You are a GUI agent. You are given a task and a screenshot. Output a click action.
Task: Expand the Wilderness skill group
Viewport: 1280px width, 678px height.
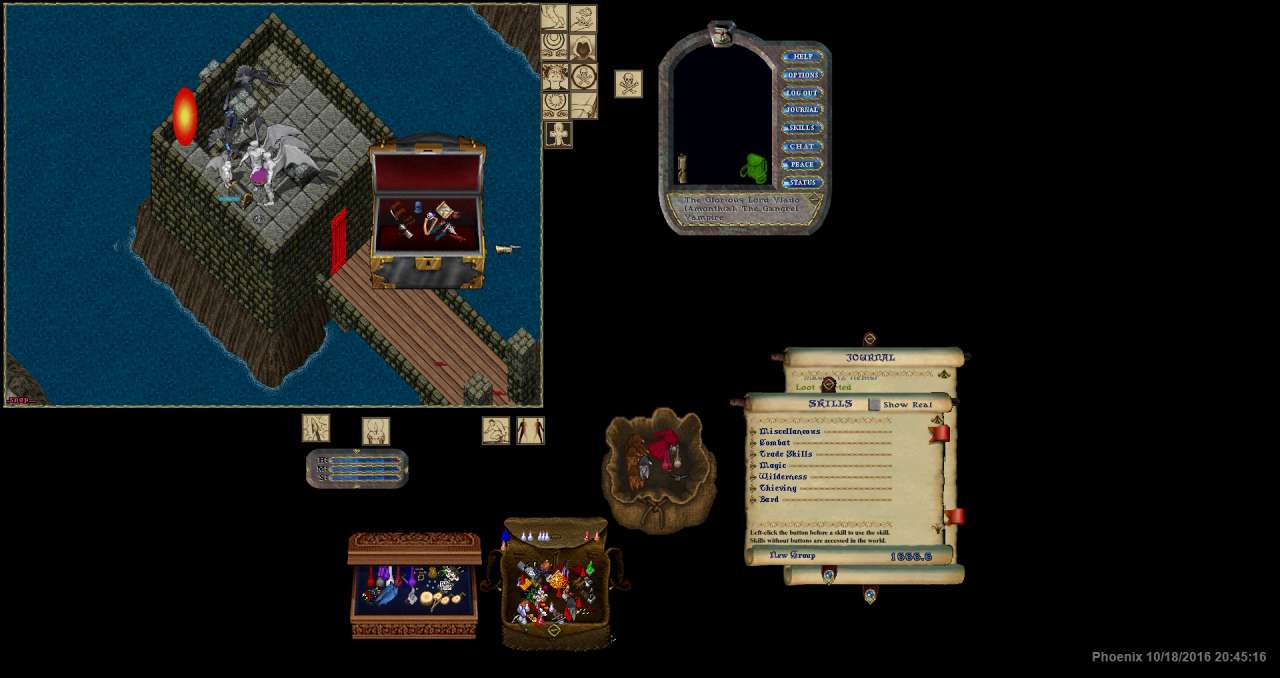pyautogui.click(x=754, y=477)
